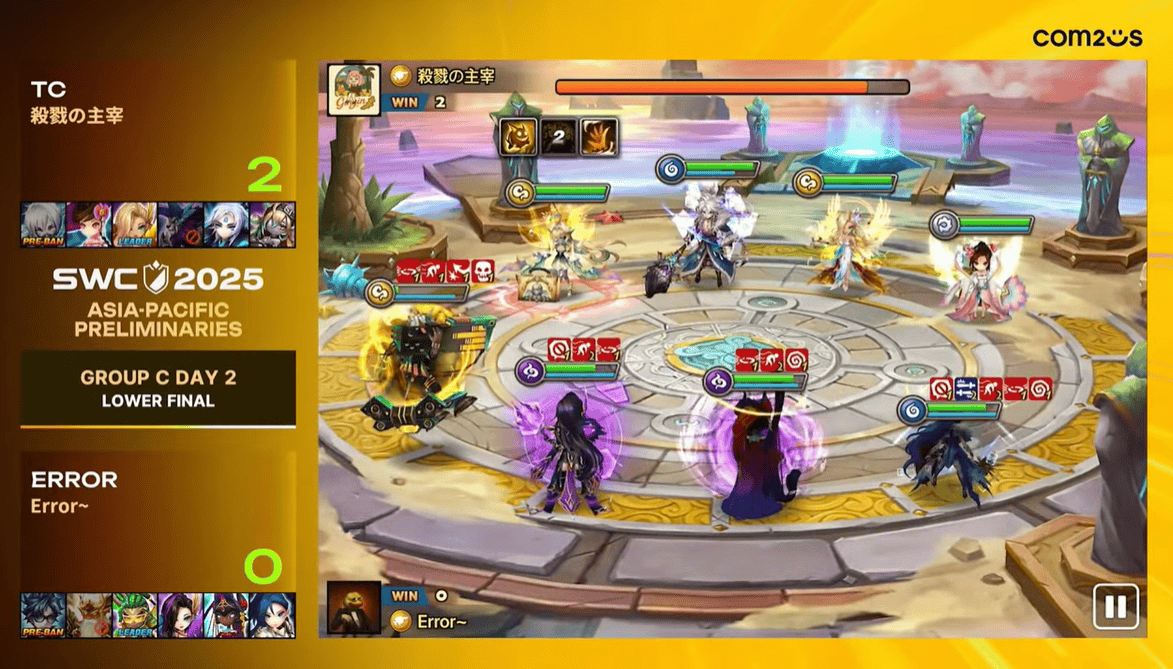Image resolution: width=1173 pixels, height=669 pixels.
Task: Select the golden flaming face skill icon
Action: coord(518,137)
